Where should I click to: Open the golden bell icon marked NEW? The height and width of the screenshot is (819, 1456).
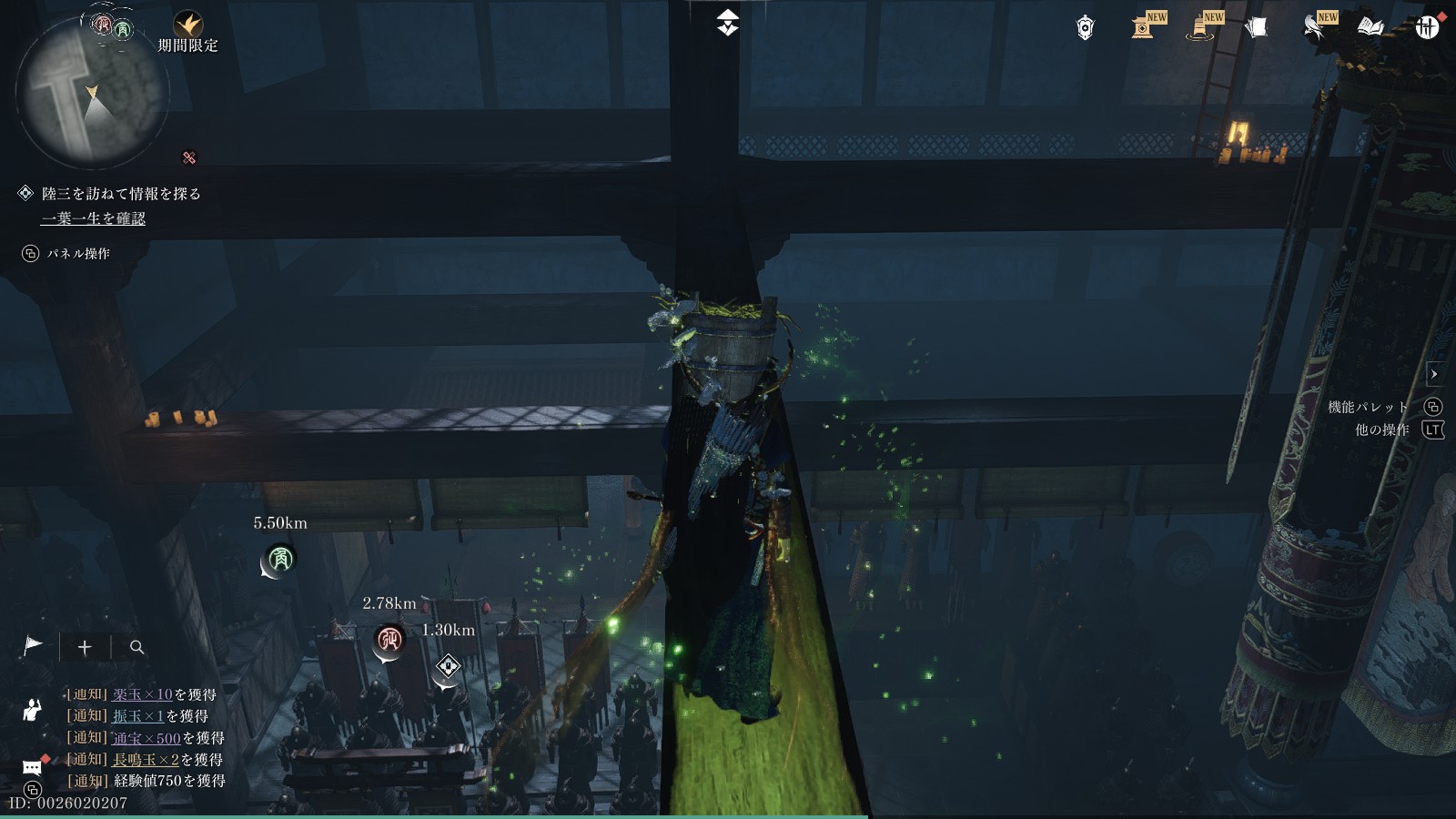1203,28
